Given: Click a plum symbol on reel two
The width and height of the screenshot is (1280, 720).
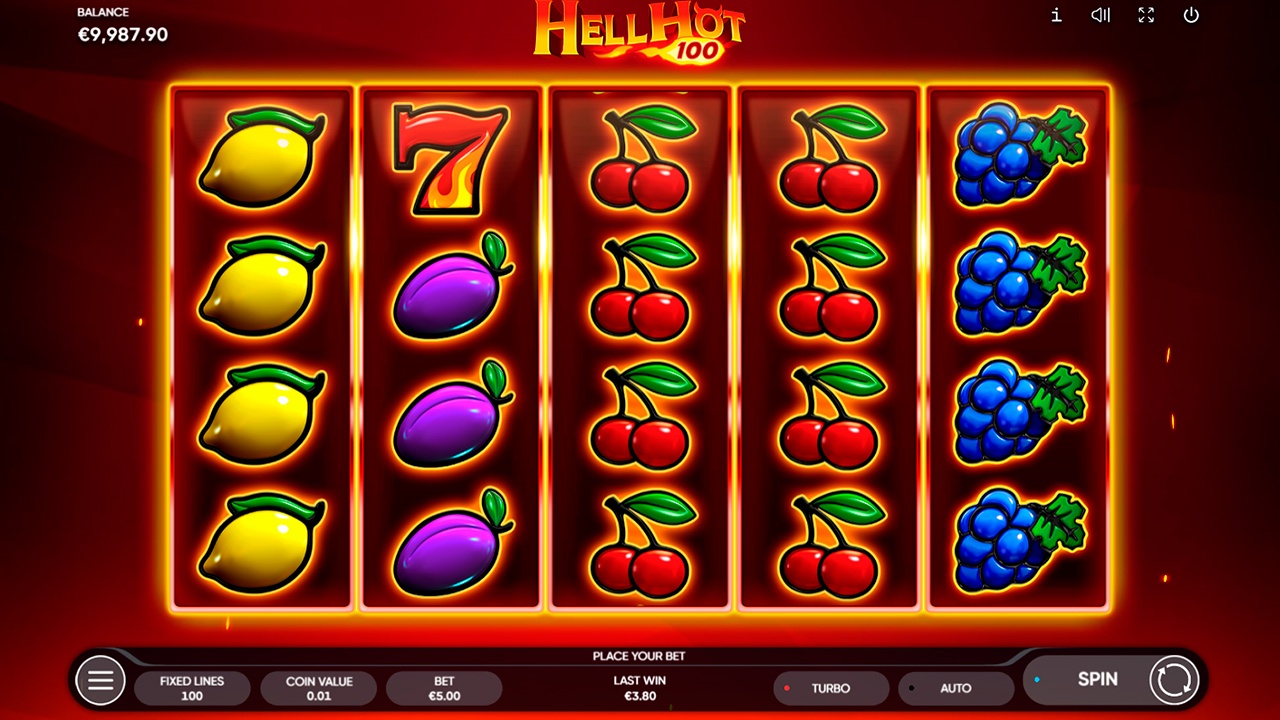Looking at the screenshot, I should point(450,290).
